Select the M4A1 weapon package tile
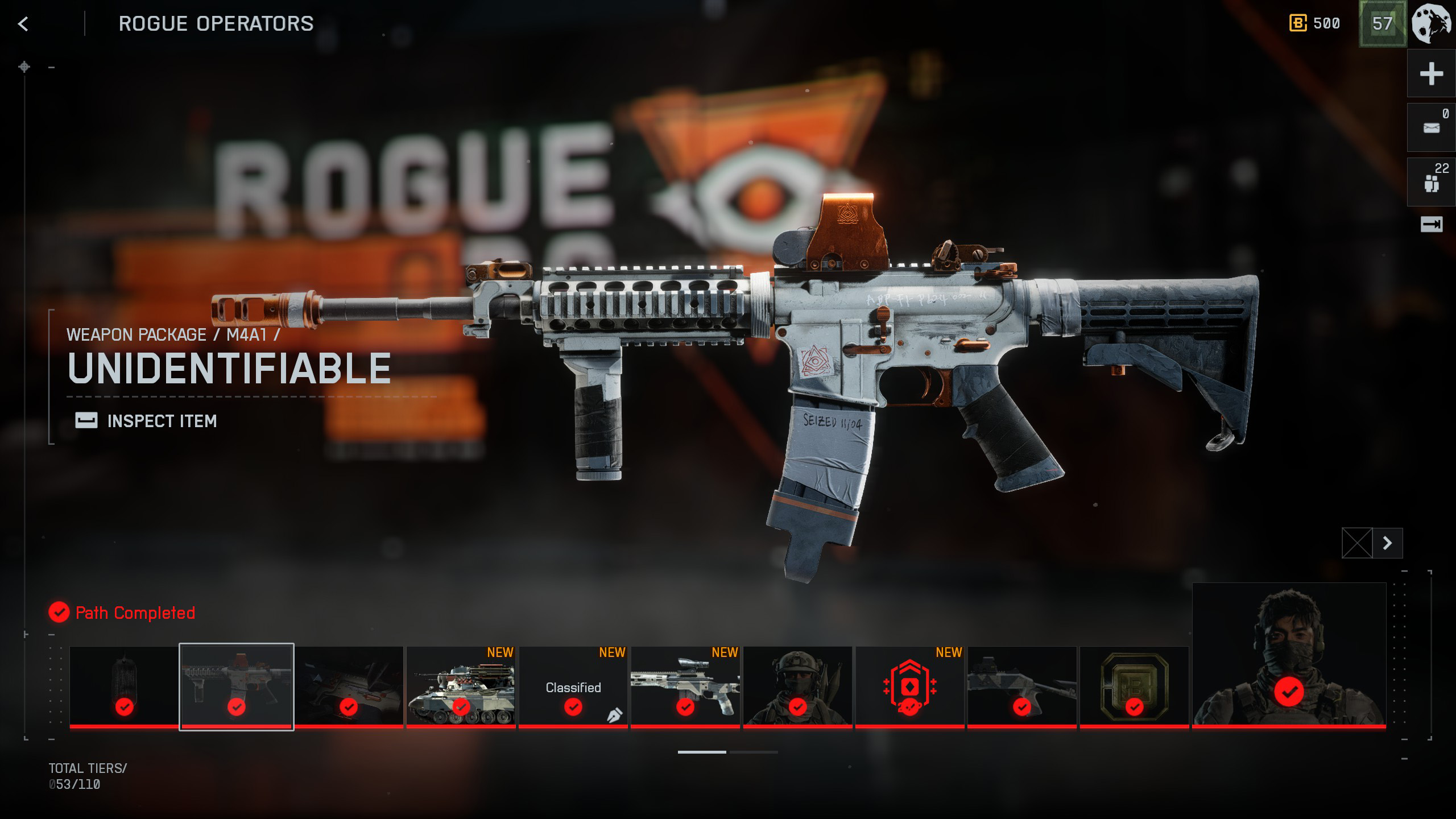 coord(237,686)
